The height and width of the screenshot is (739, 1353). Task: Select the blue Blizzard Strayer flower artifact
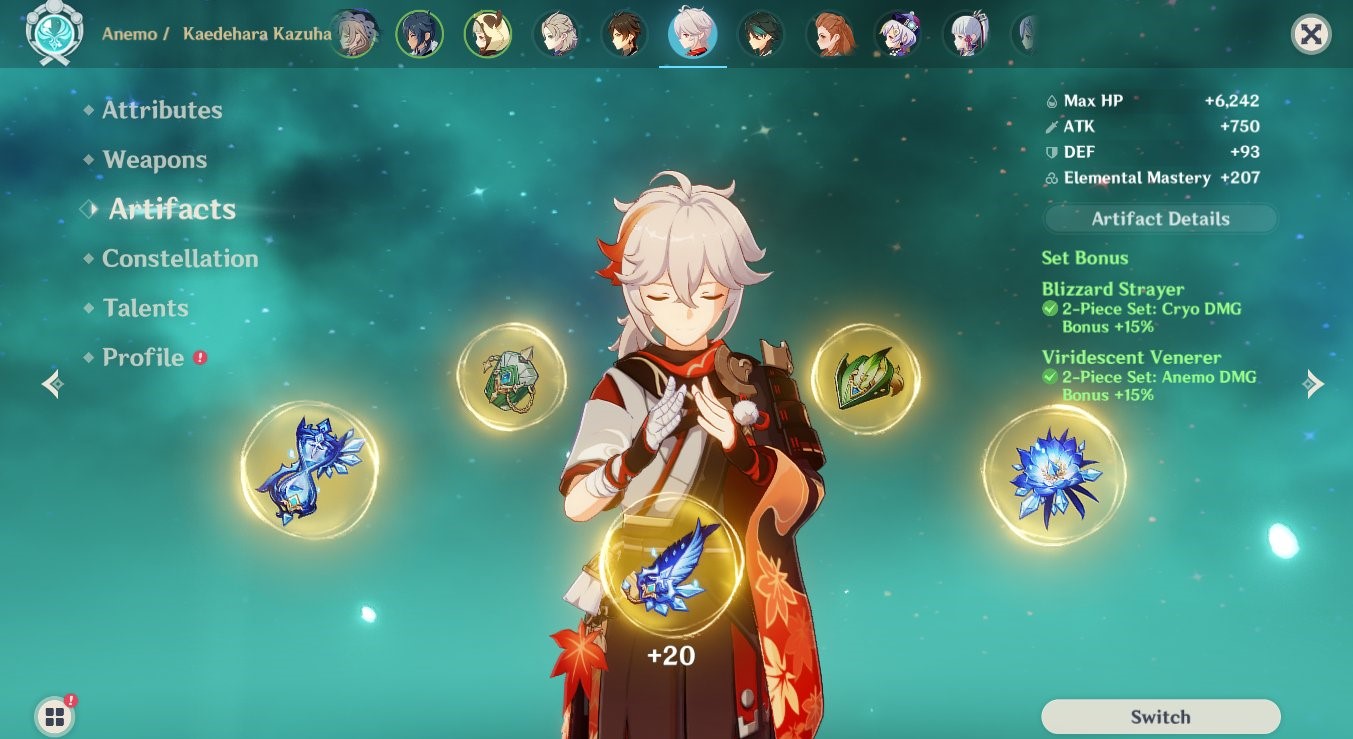pyautogui.click(x=1055, y=474)
